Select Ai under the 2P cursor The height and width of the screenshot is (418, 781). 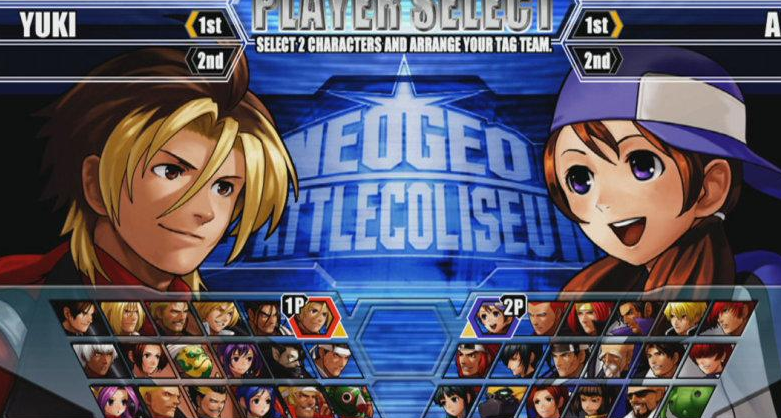pos(491,318)
